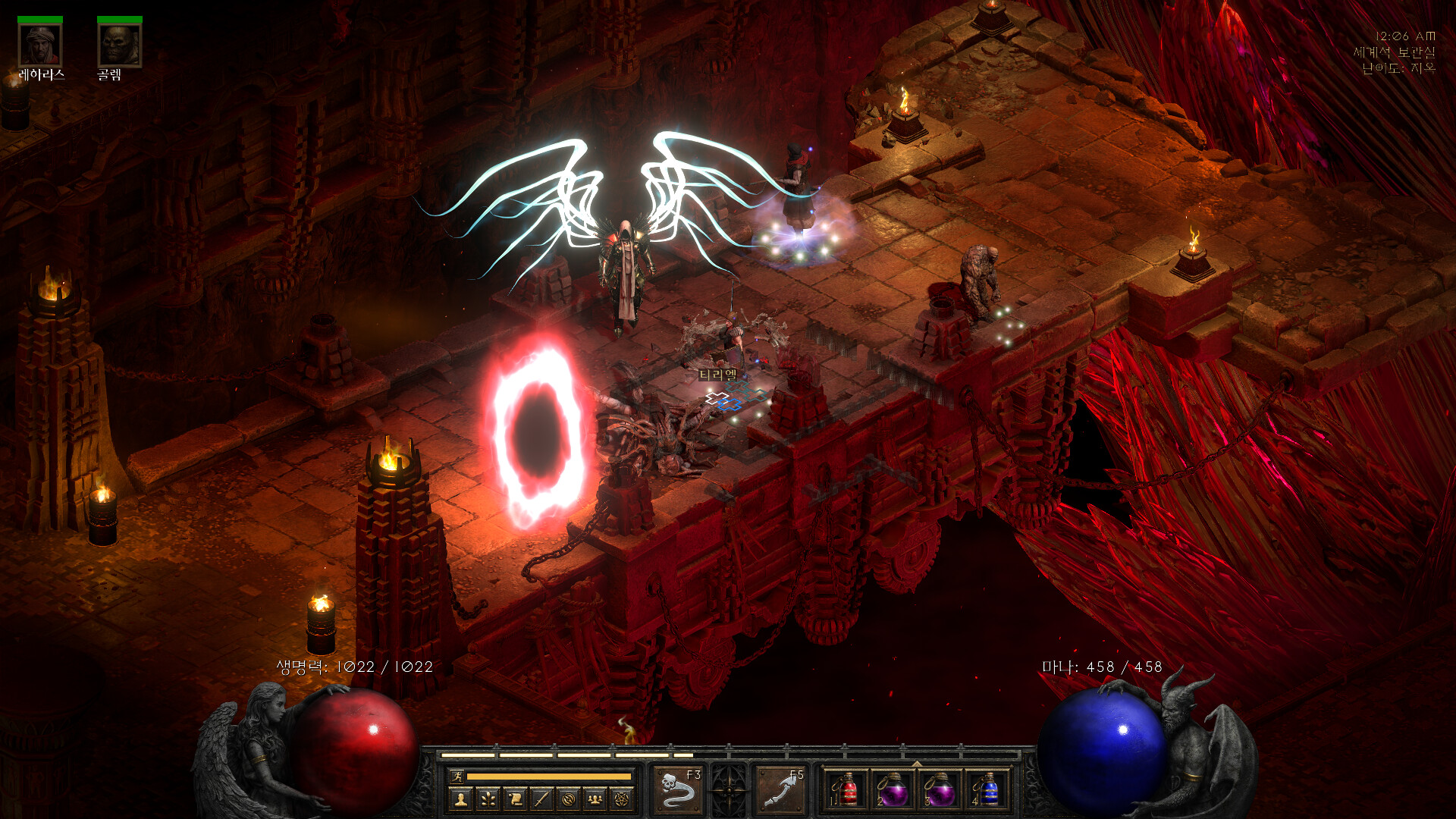Screen dimensions: 1456x819
Task: Use the blue mana potion in belt slot 4
Action: tap(988, 790)
